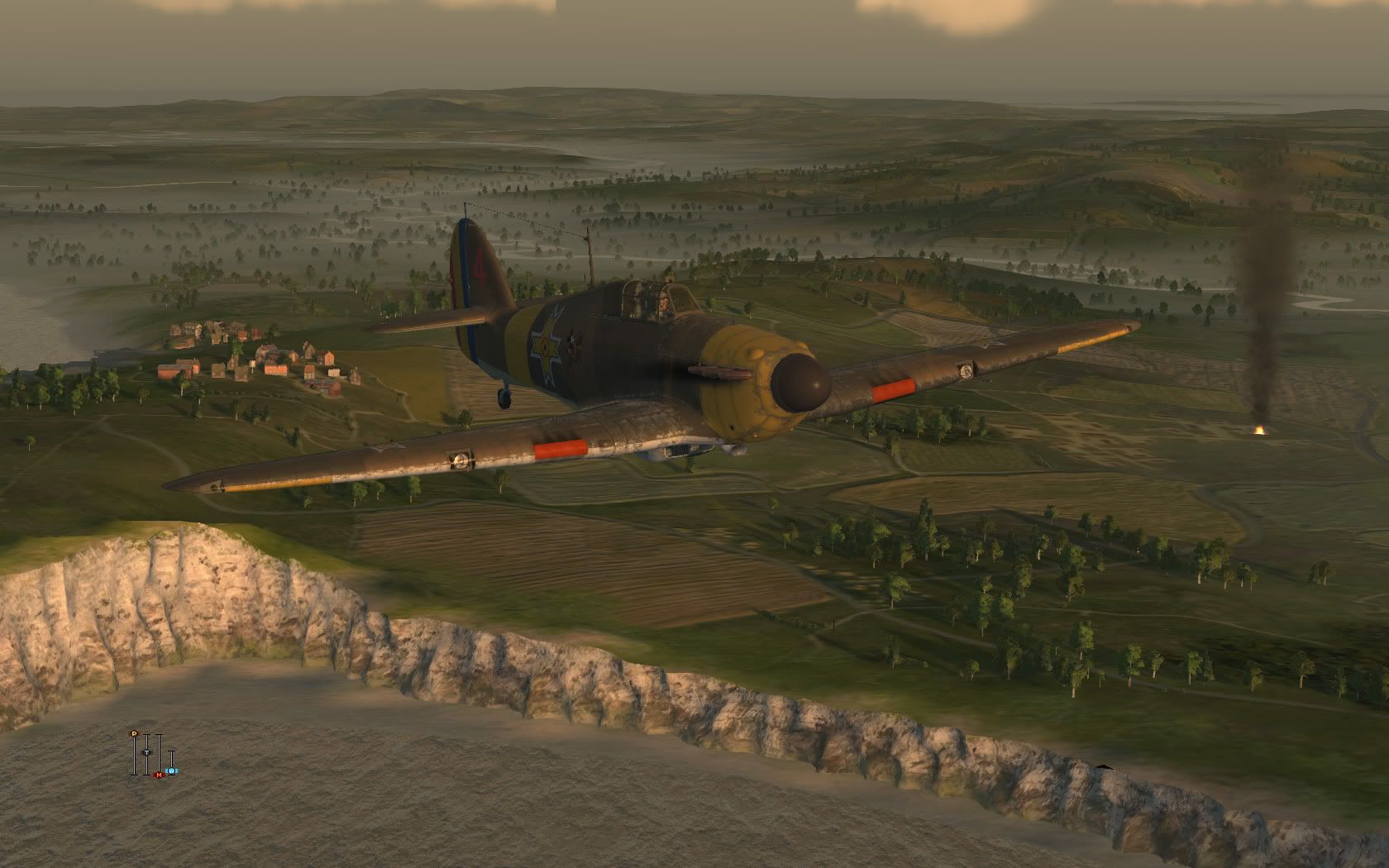The height and width of the screenshot is (868, 1389).
Task: Select the blue W radiator knob
Action: [x=172, y=770]
